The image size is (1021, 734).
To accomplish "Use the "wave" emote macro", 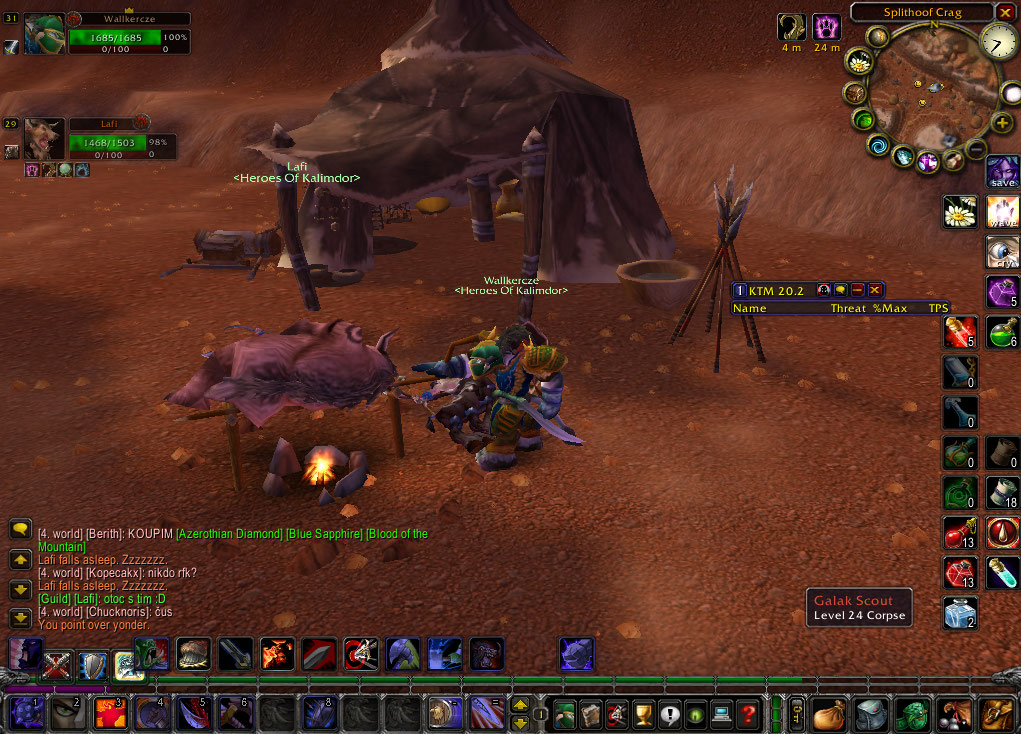I will click(x=1003, y=212).
